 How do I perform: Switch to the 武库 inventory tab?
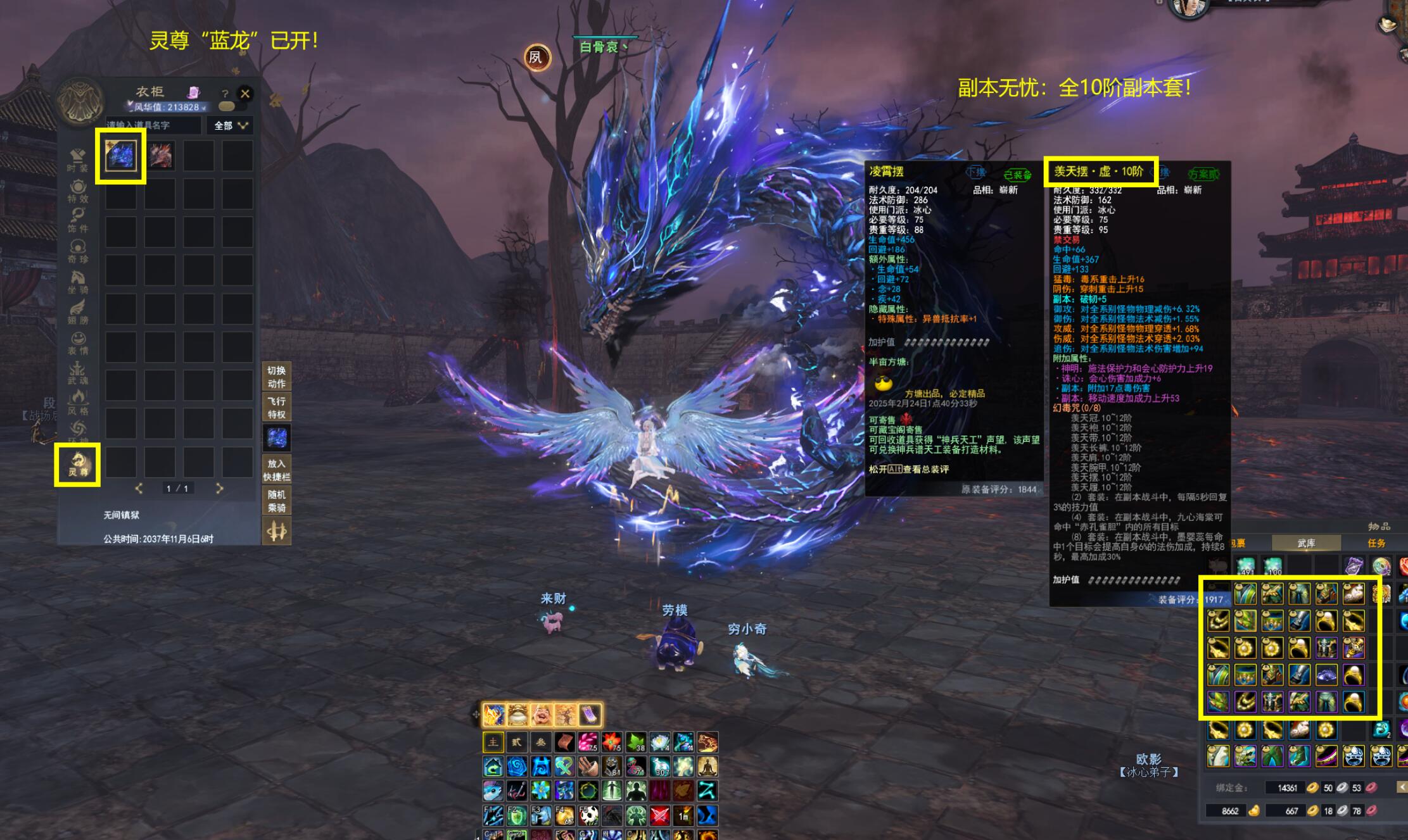(x=1306, y=543)
